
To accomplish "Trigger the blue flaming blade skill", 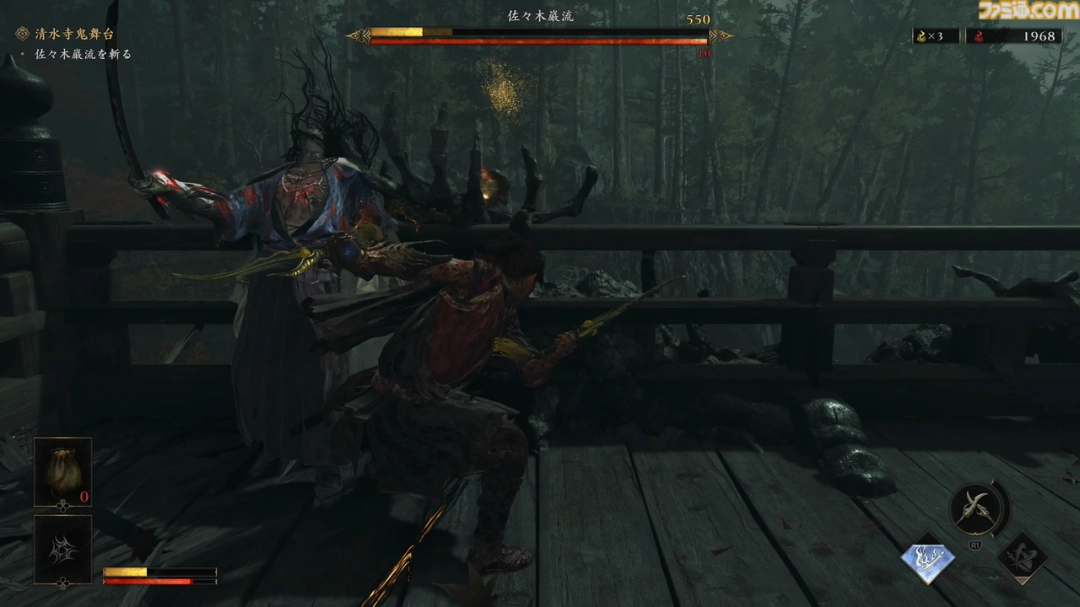I will click(928, 561).
